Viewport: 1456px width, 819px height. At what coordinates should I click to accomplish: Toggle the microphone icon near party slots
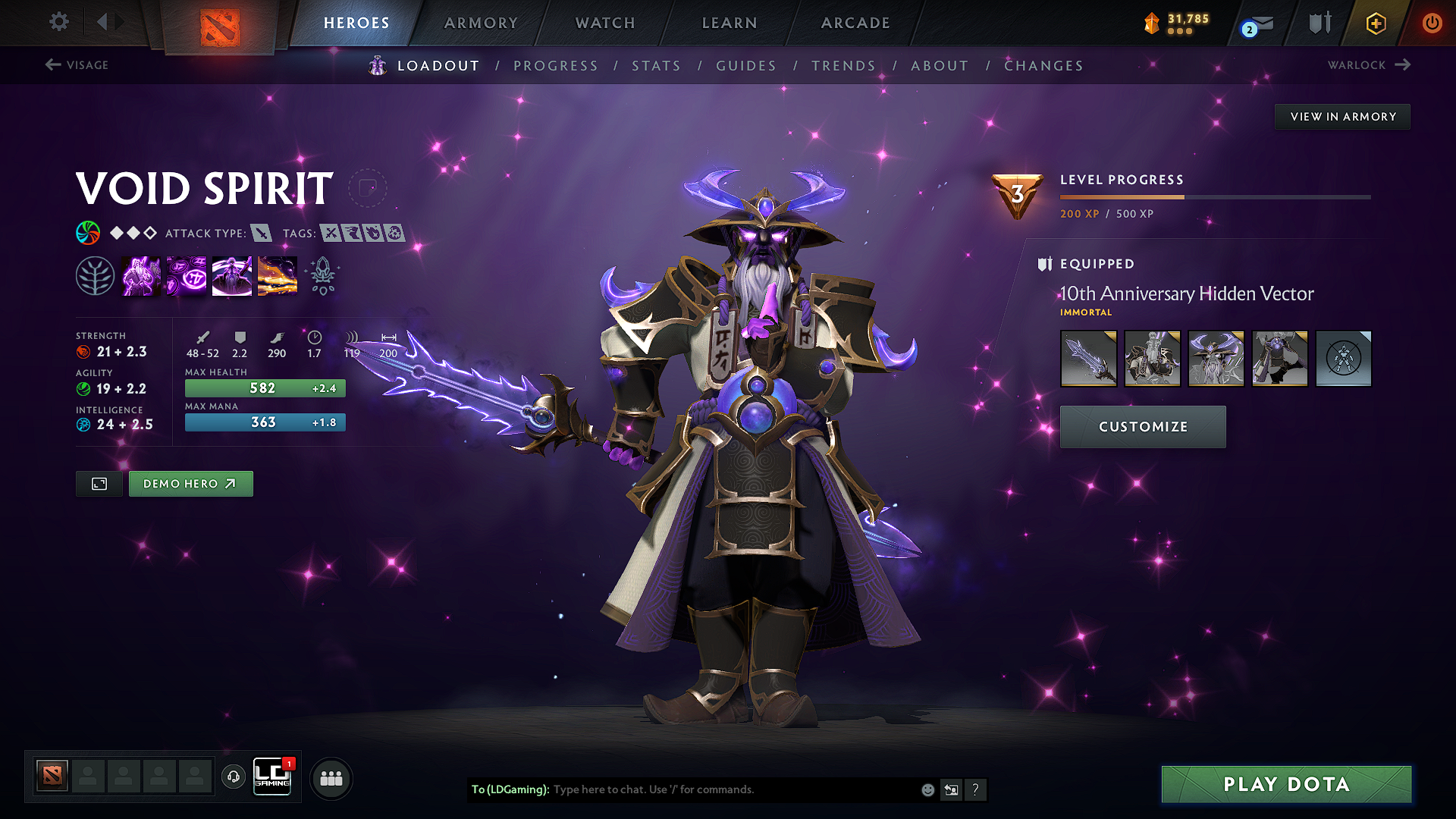coord(233,777)
